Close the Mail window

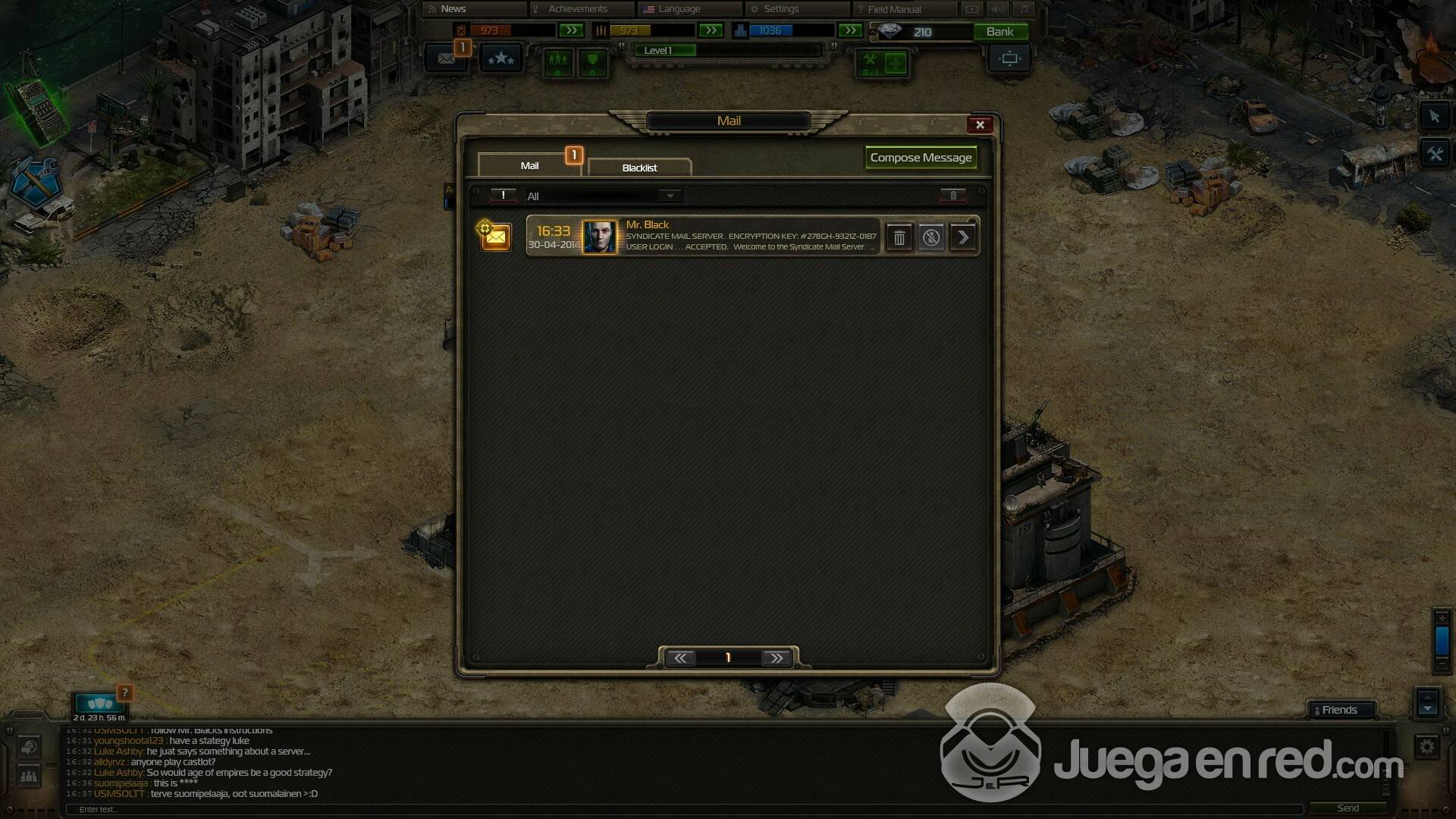(x=980, y=125)
